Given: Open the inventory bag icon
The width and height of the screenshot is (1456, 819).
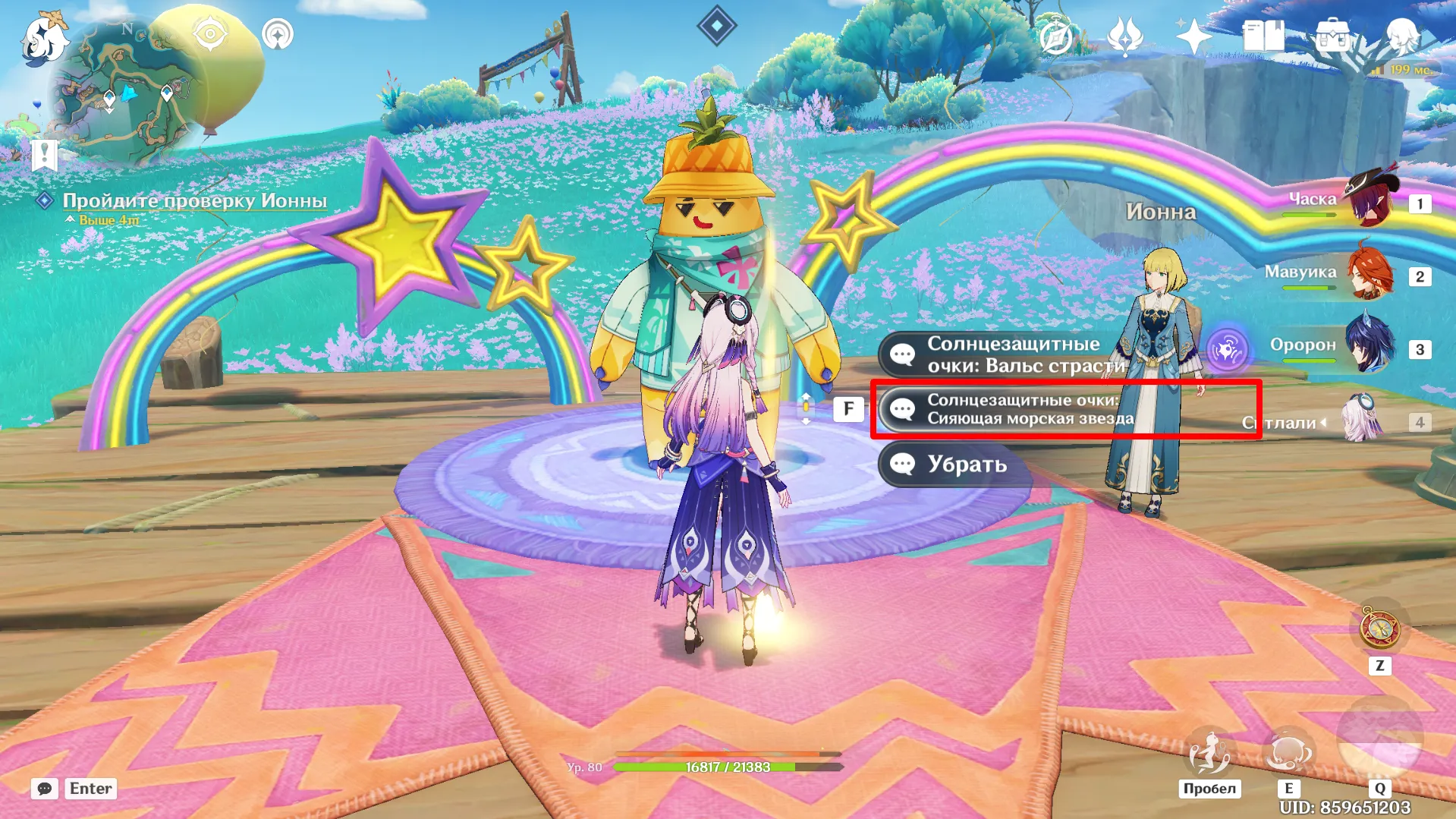Looking at the screenshot, I should (x=1332, y=36).
